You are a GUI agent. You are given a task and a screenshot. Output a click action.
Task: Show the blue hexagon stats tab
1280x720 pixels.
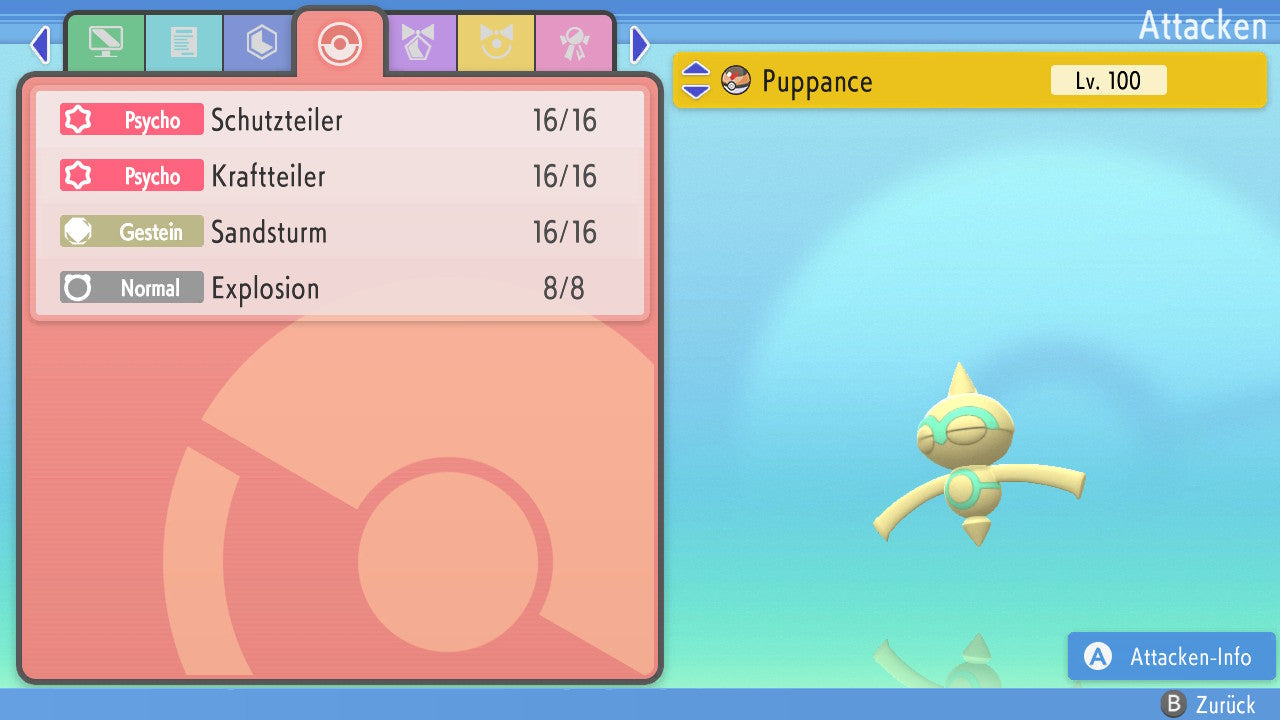(x=261, y=43)
